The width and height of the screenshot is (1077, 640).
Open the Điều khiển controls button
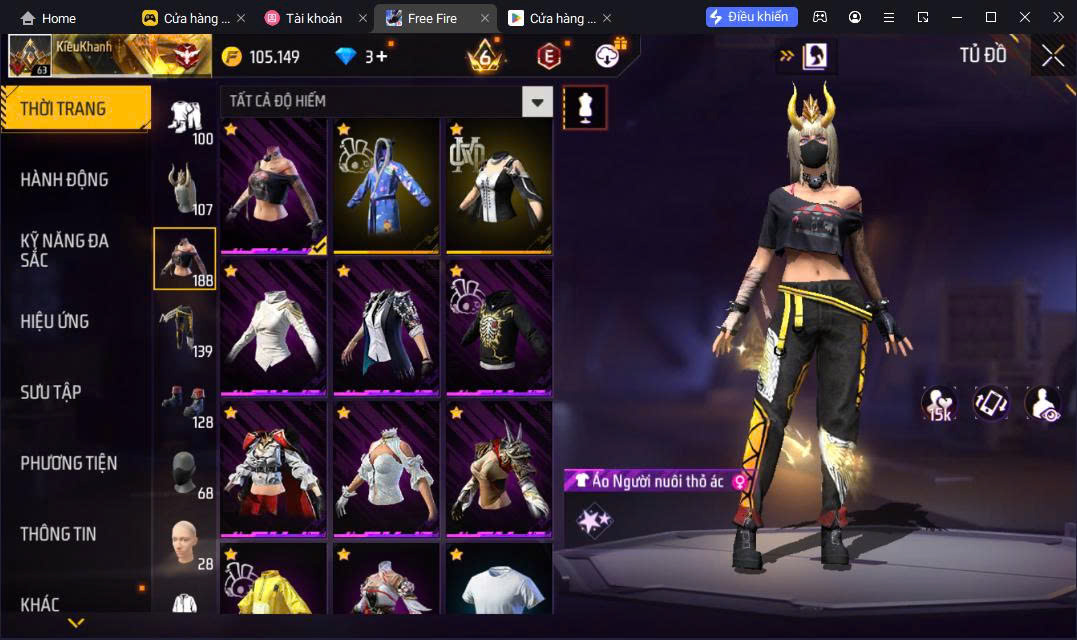pos(752,17)
